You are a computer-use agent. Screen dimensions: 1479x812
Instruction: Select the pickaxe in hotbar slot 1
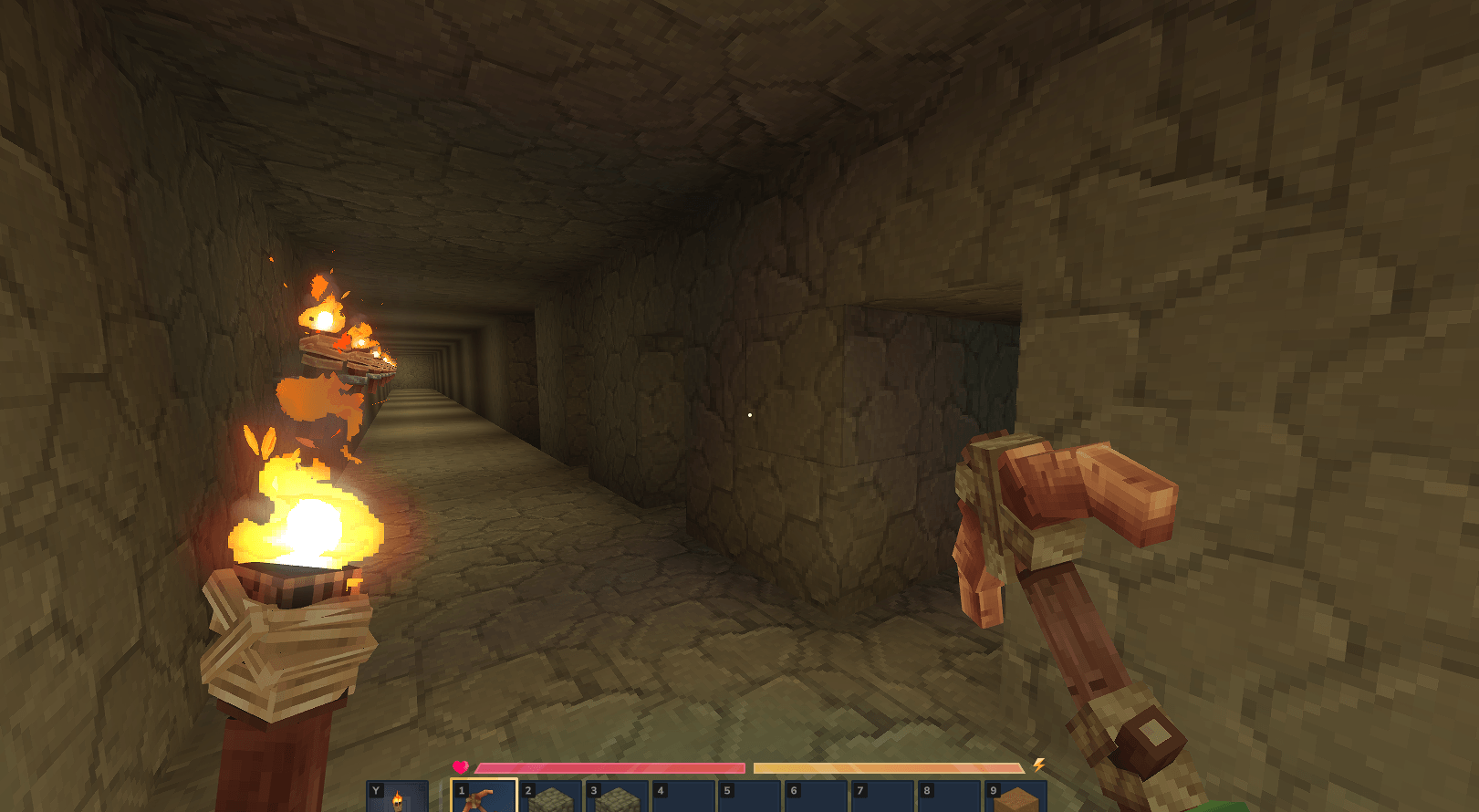point(484,796)
